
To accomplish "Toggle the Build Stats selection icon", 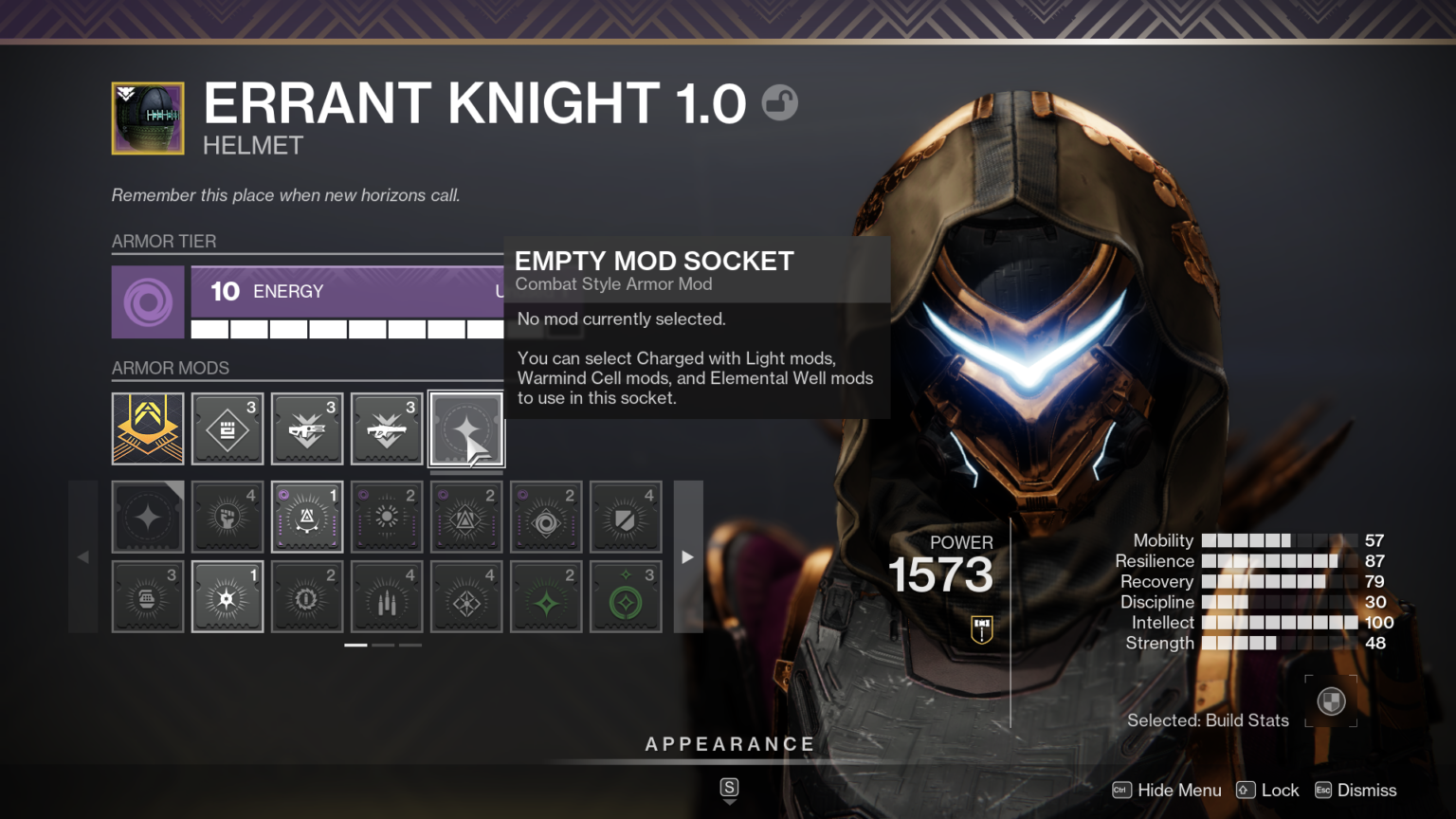I will click(1331, 701).
